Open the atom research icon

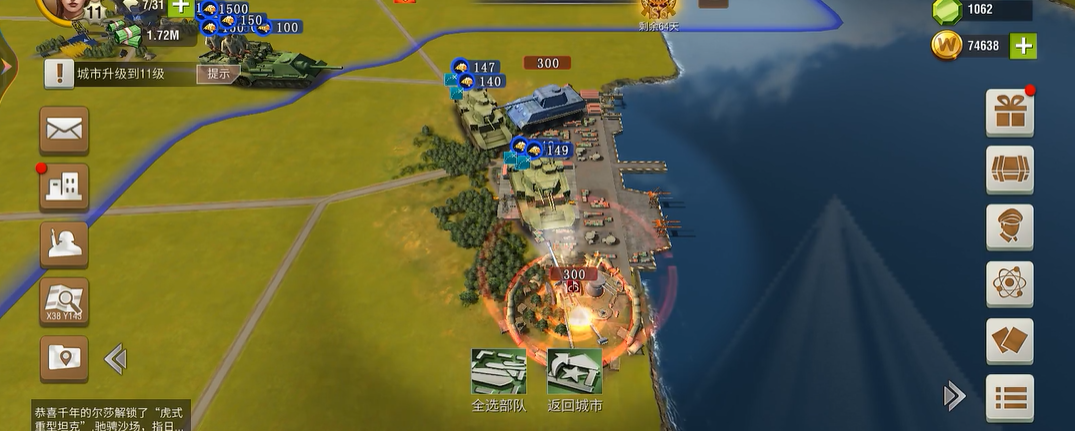[1009, 283]
